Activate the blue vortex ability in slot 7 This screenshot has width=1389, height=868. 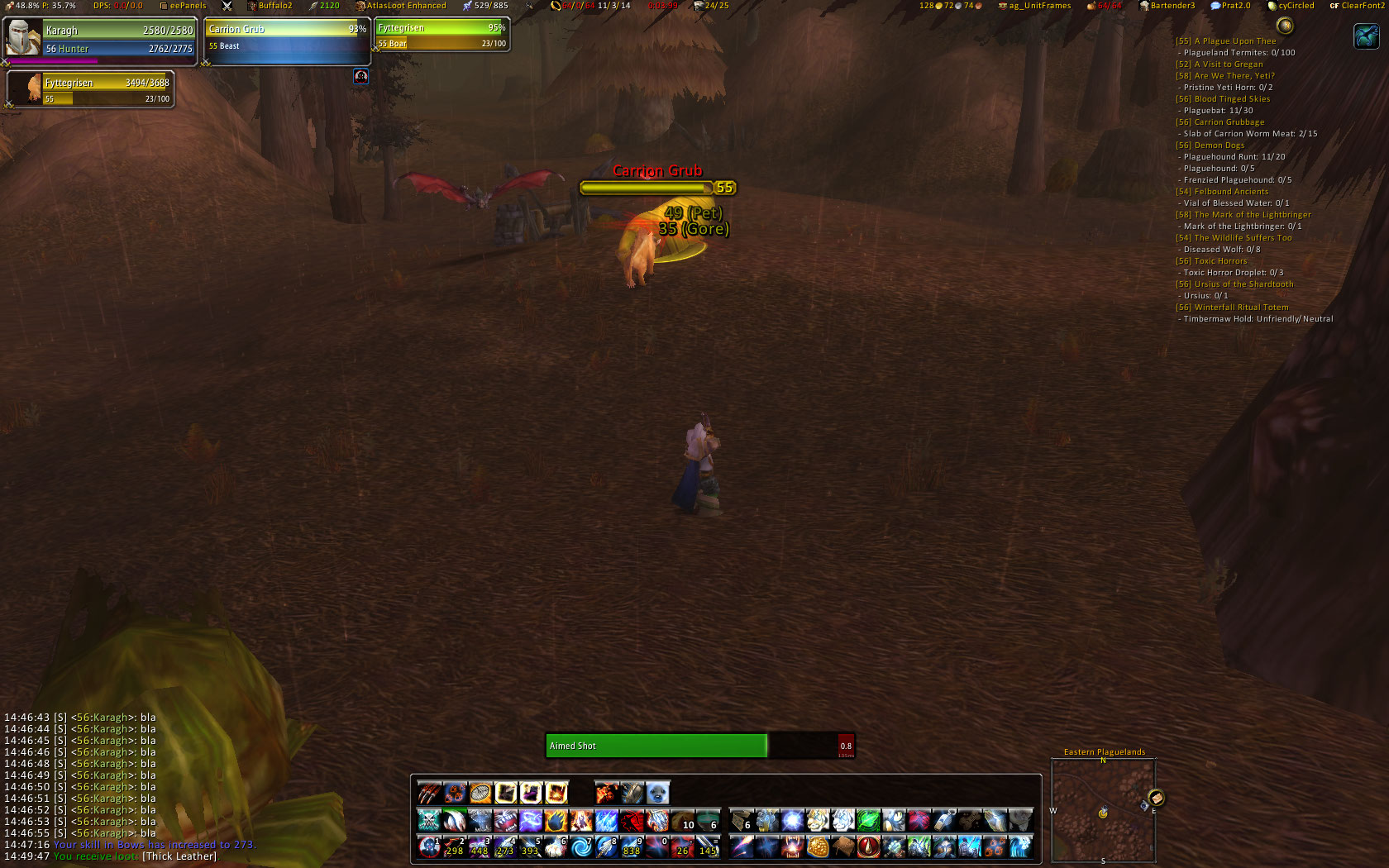point(581,847)
